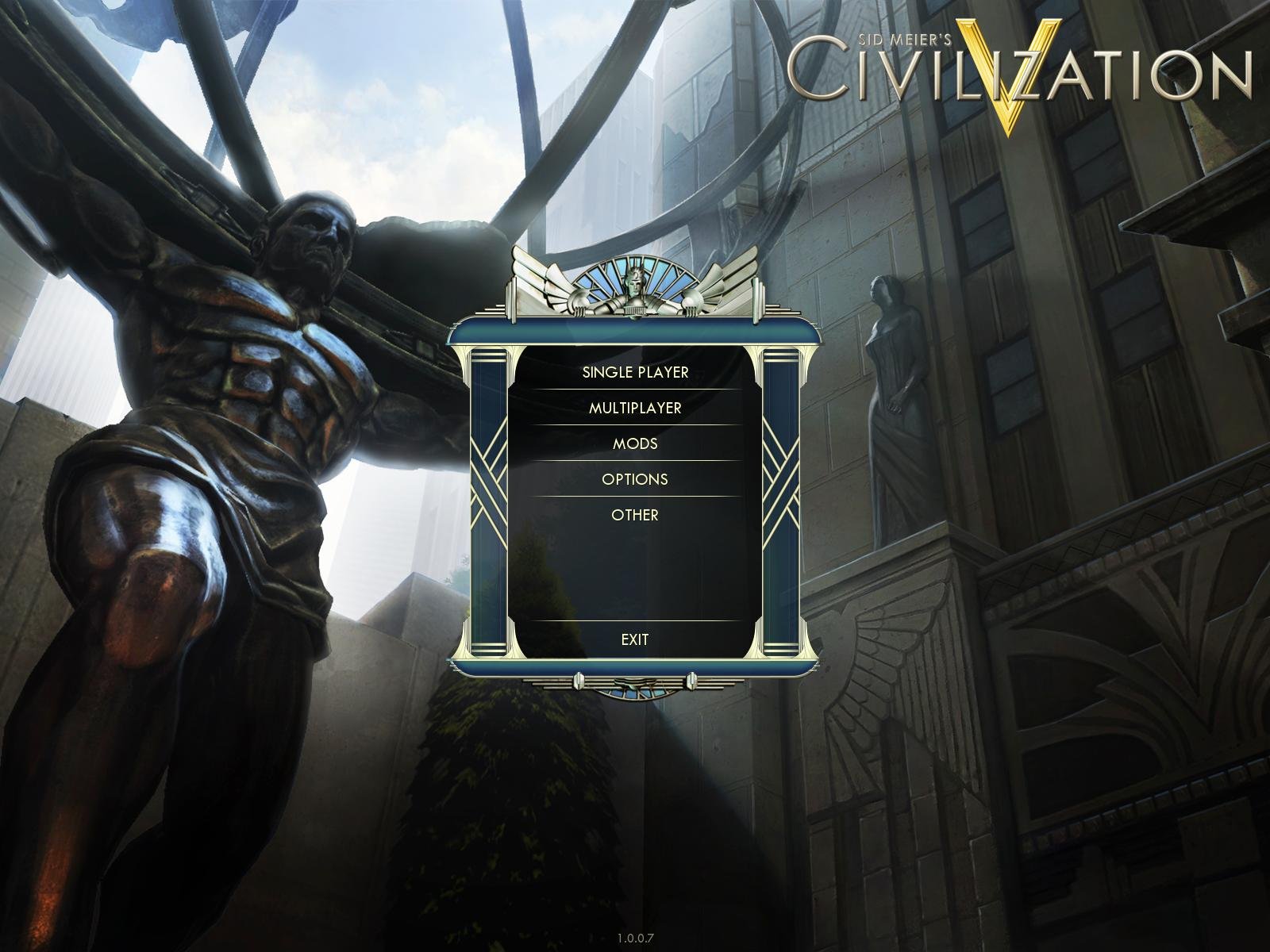Click the winged crest emblem above the menu

(x=633, y=287)
